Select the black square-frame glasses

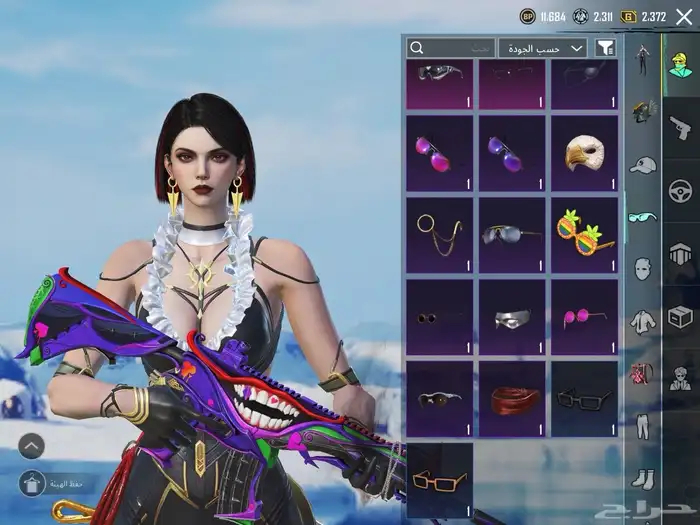pyautogui.click(x=584, y=399)
